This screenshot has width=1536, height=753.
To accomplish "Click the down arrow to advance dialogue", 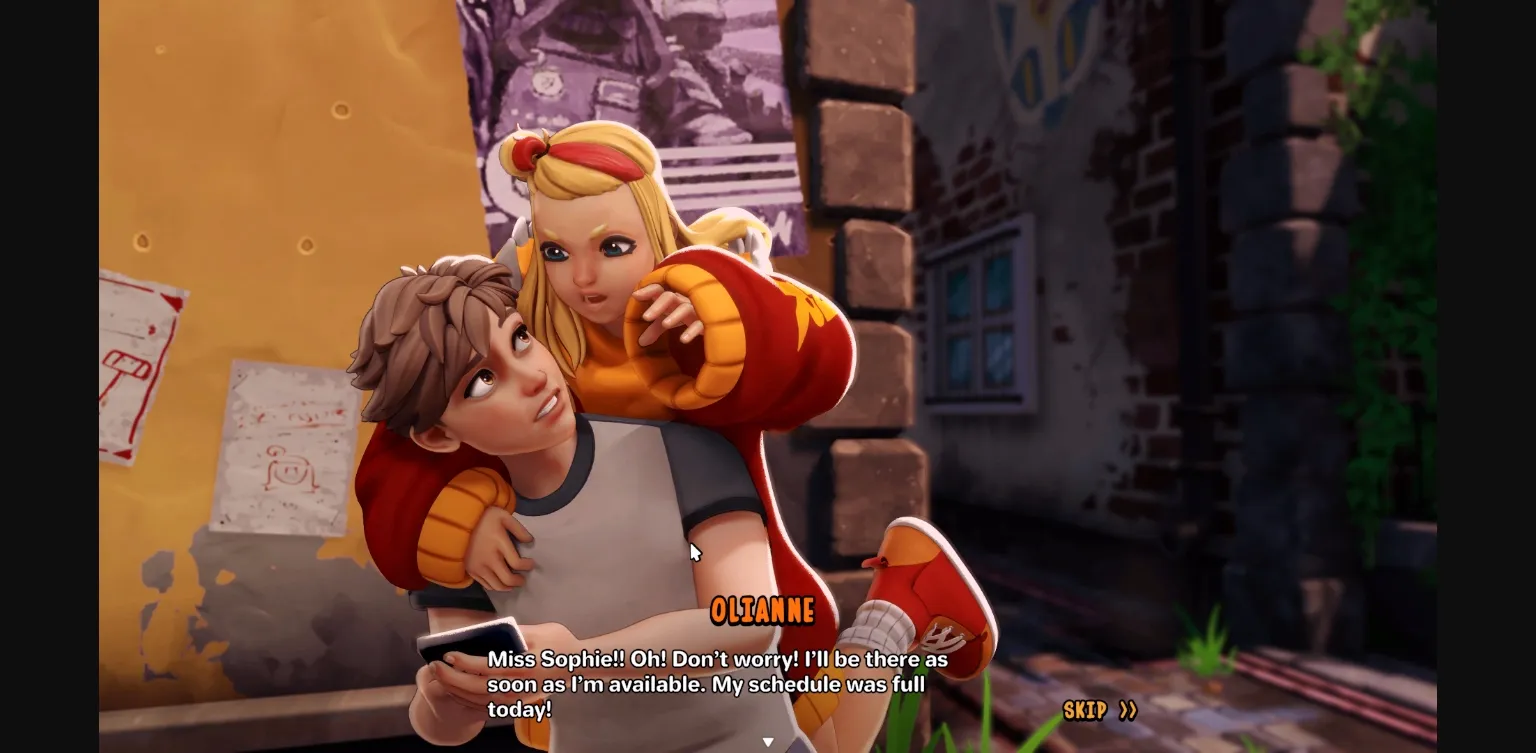I will (768, 740).
